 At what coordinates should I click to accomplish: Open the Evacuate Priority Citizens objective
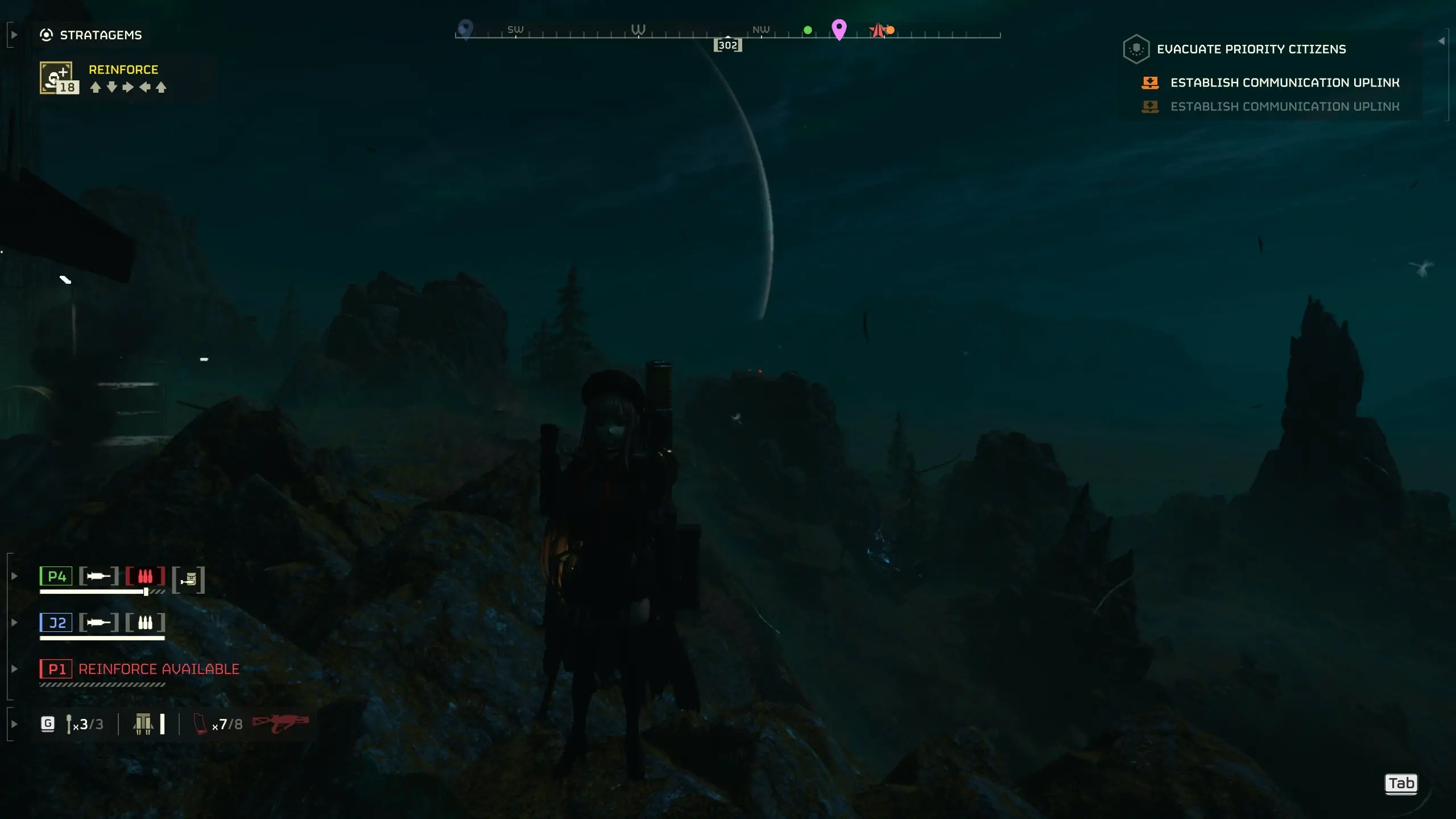click(1251, 49)
